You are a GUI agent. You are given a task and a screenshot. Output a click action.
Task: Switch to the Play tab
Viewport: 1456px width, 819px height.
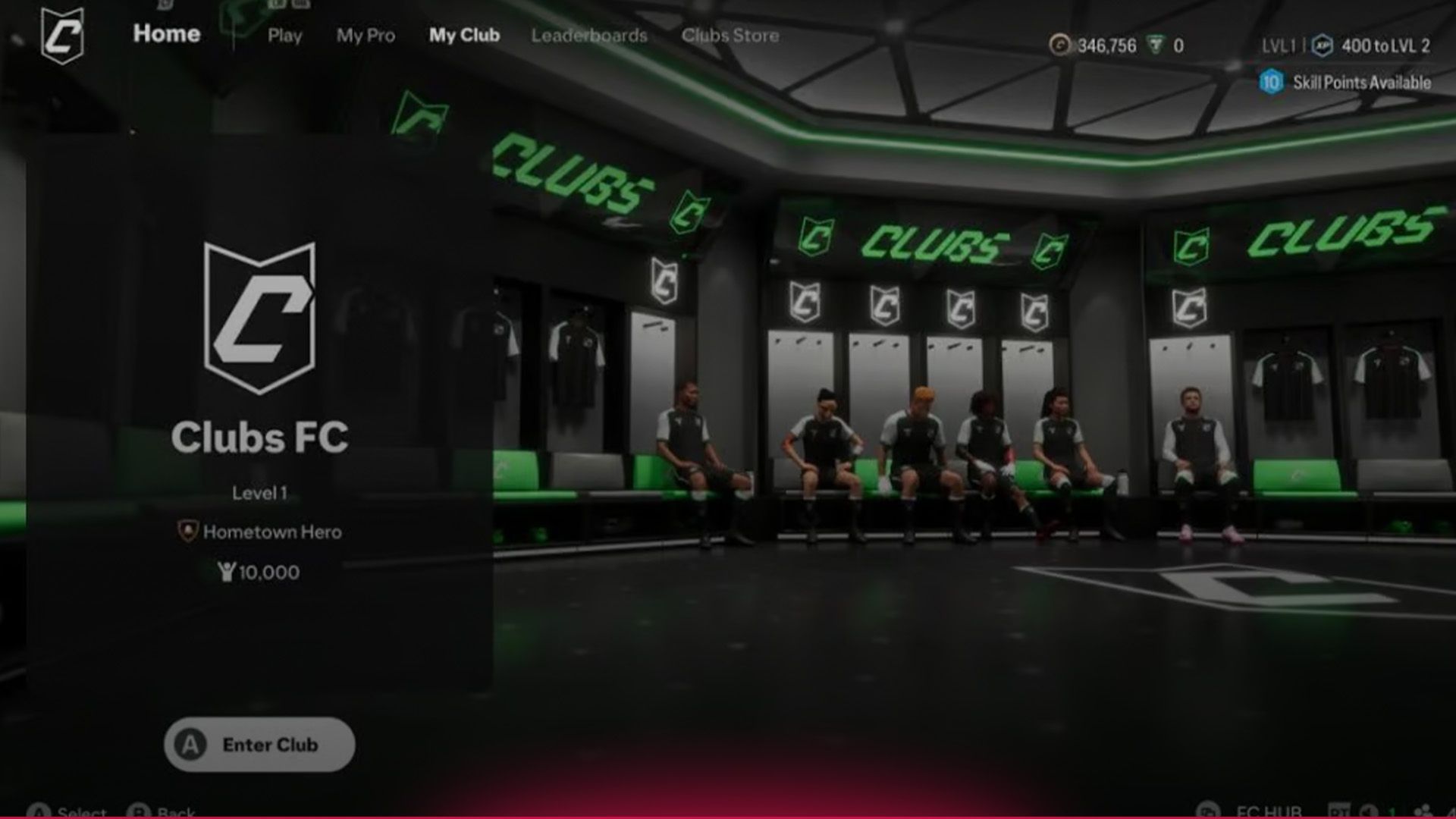click(x=285, y=36)
